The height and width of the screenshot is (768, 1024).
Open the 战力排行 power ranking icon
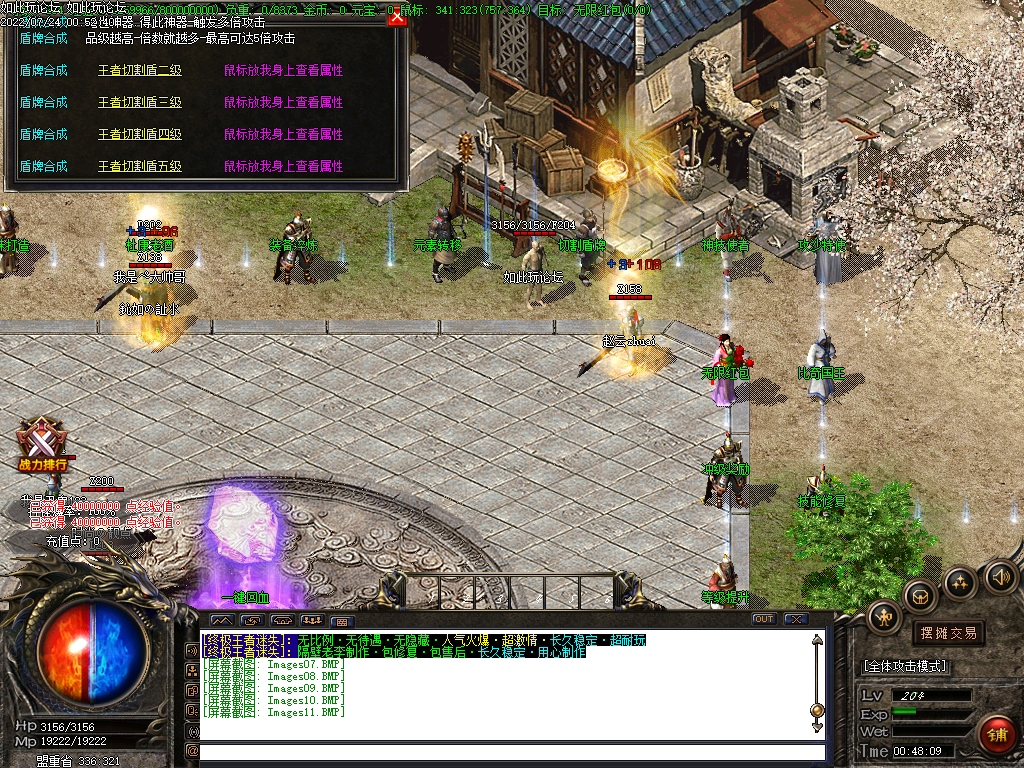click(44, 443)
